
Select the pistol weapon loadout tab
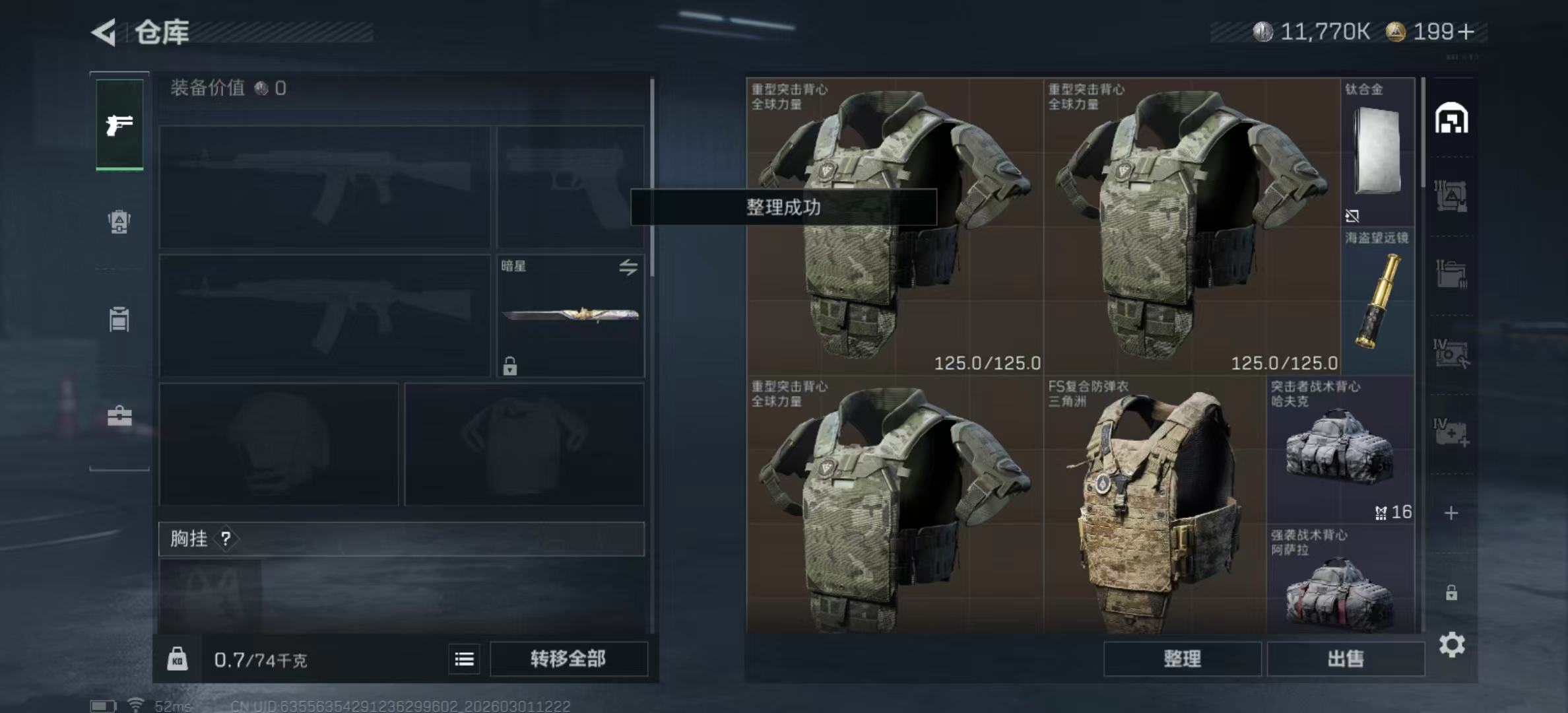pyautogui.click(x=119, y=125)
